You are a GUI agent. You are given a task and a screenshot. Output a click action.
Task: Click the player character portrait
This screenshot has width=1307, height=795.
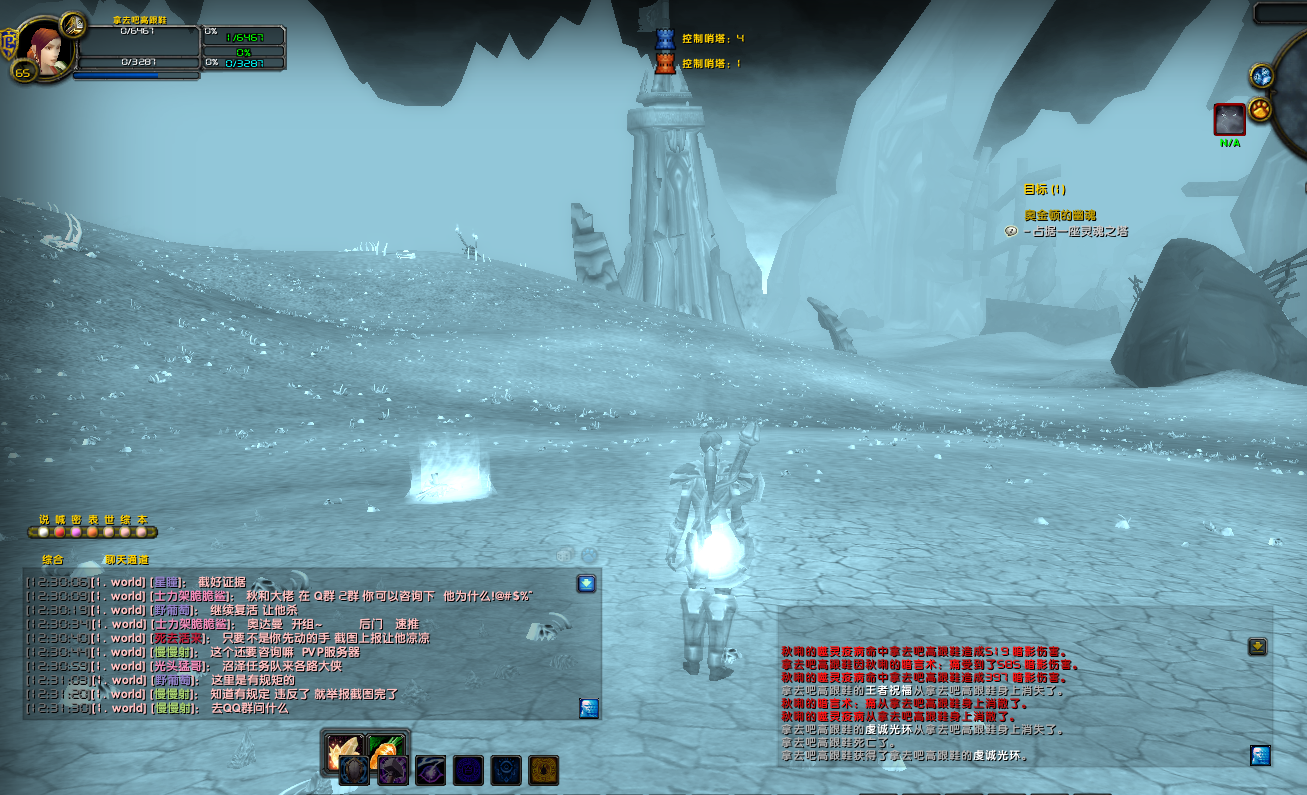coord(45,45)
